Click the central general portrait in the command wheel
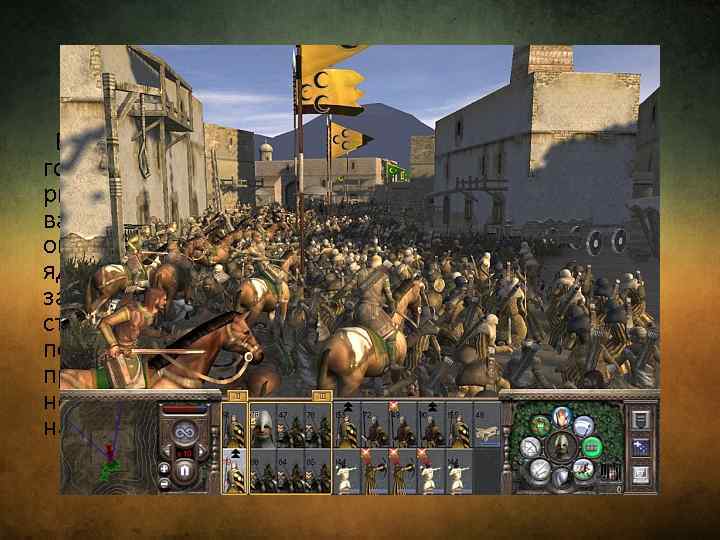This screenshot has width=720, height=540. (561, 446)
